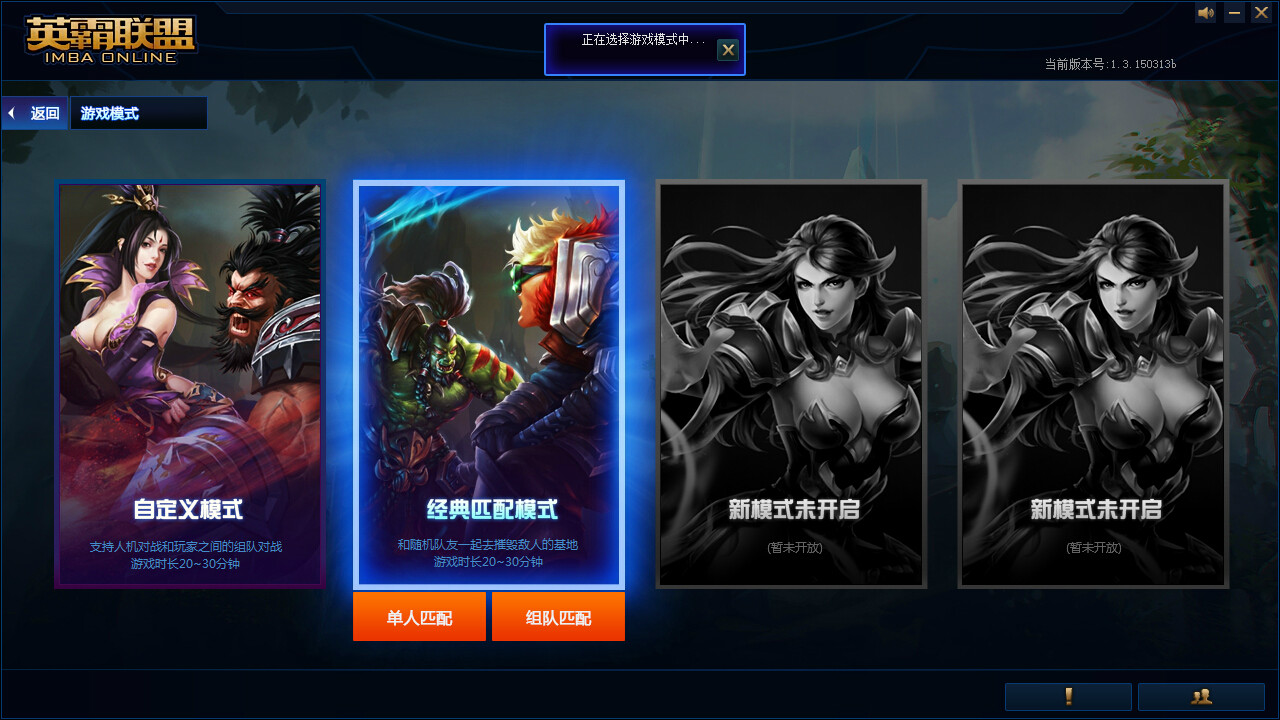Click the warrior artwork on 经典匹配模式 card
This screenshot has width=1280, height=720.
(488, 330)
